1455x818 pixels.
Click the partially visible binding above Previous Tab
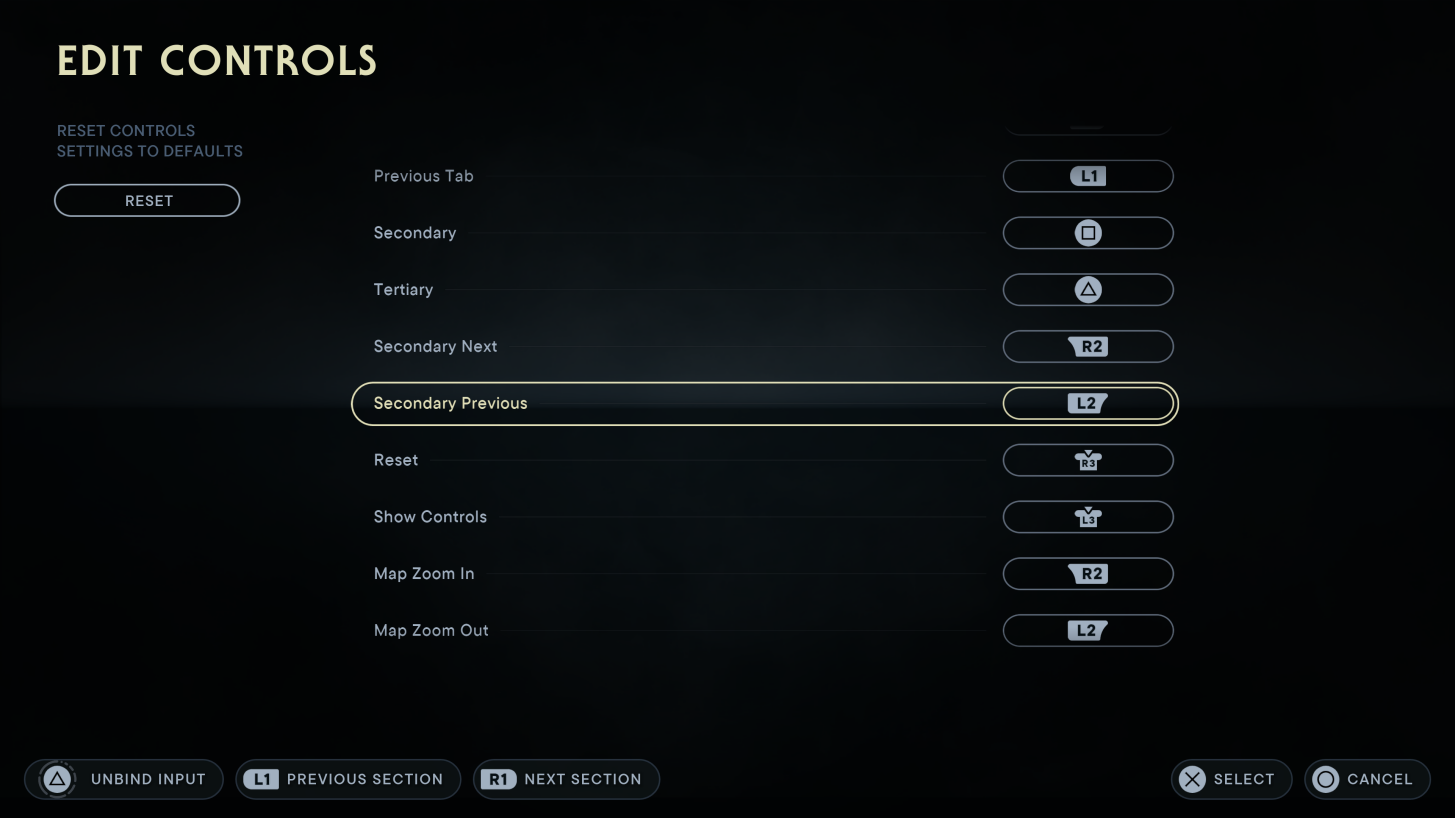1087,120
